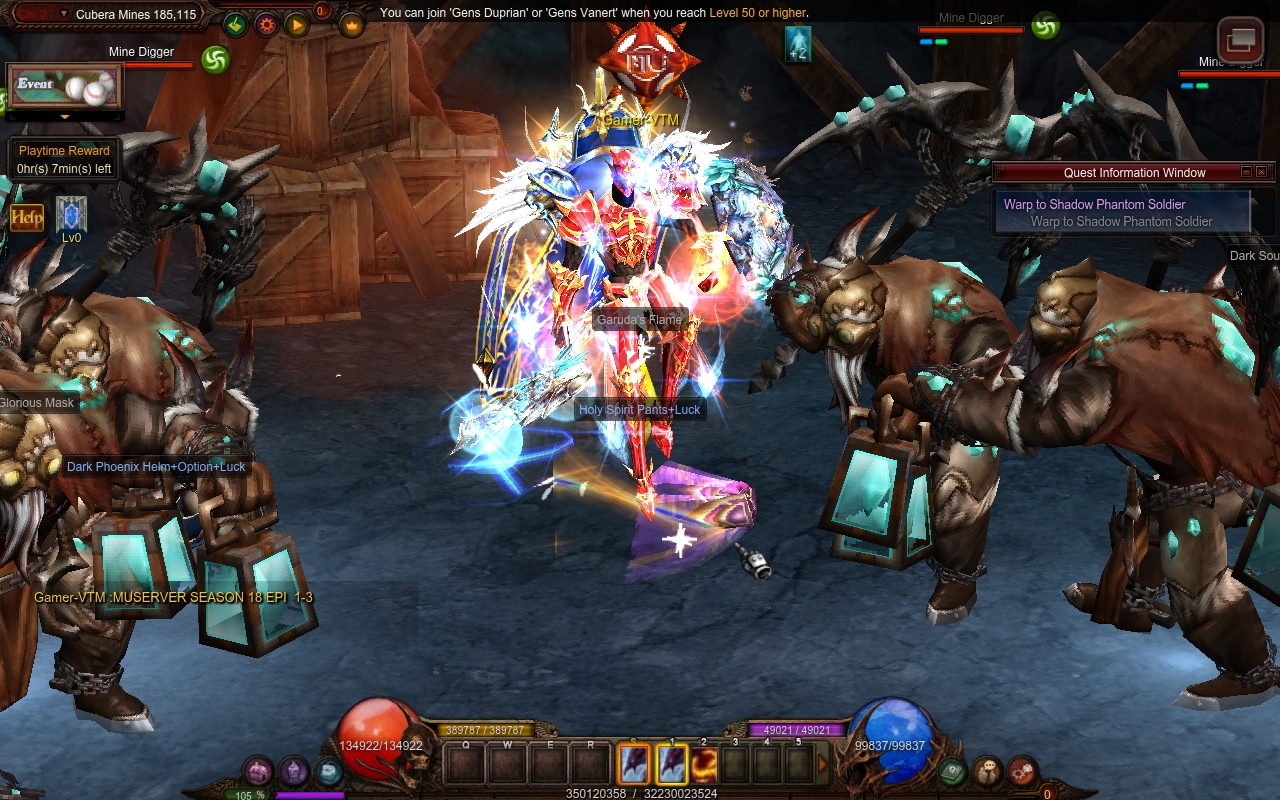Viewport: 1280px width, 800px height.
Task: Open the baseball Event banner
Action: coord(65,87)
